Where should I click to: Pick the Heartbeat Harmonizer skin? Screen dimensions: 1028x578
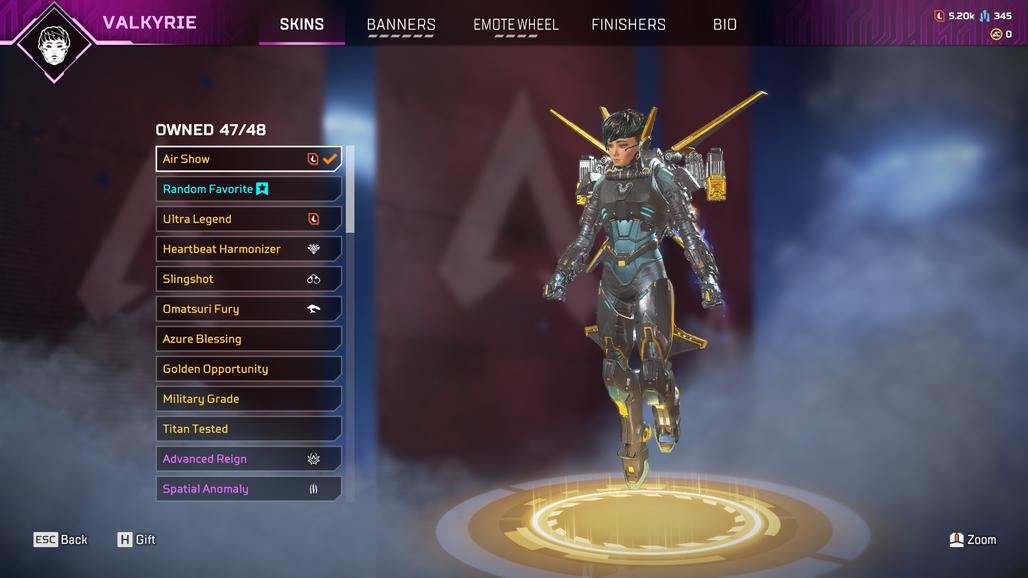click(248, 249)
